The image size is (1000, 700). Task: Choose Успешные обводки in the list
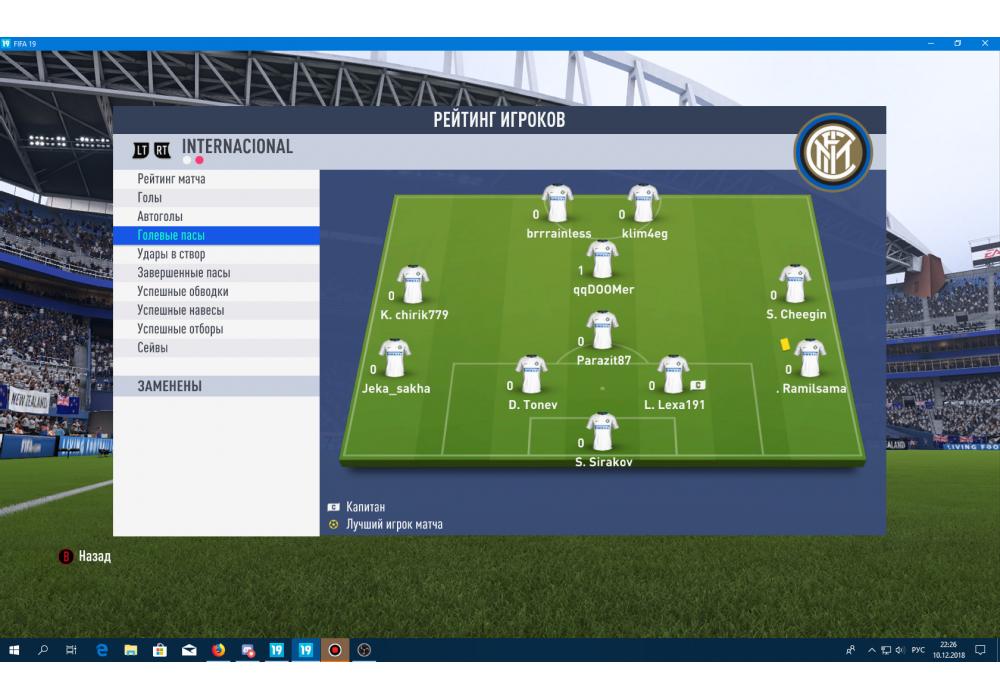pyautogui.click(x=183, y=292)
